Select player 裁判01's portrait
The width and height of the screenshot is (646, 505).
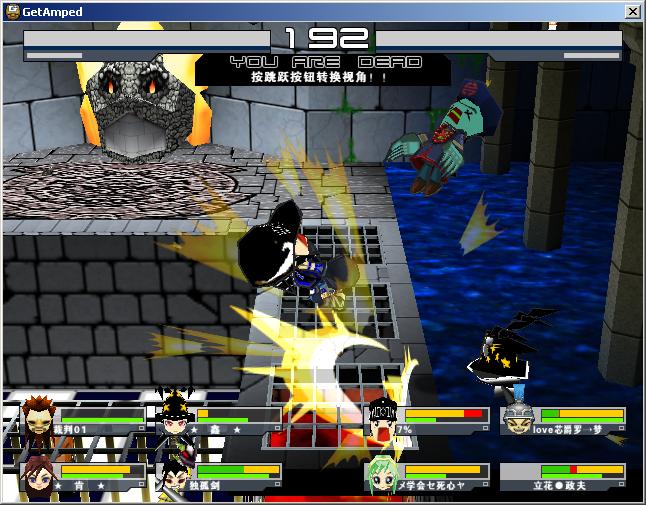[36, 421]
